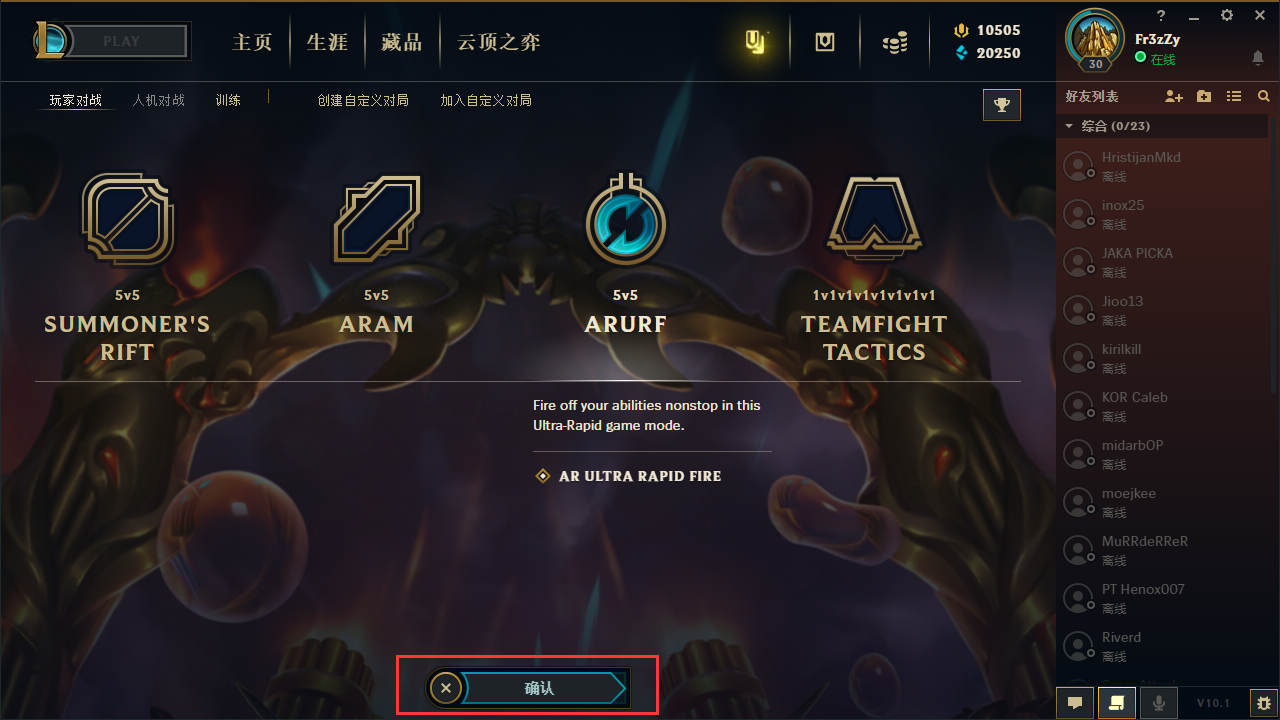Open the 藏品 collection section
The height and width of the screenshot is (720, 1280).
(x=401, y=42)
